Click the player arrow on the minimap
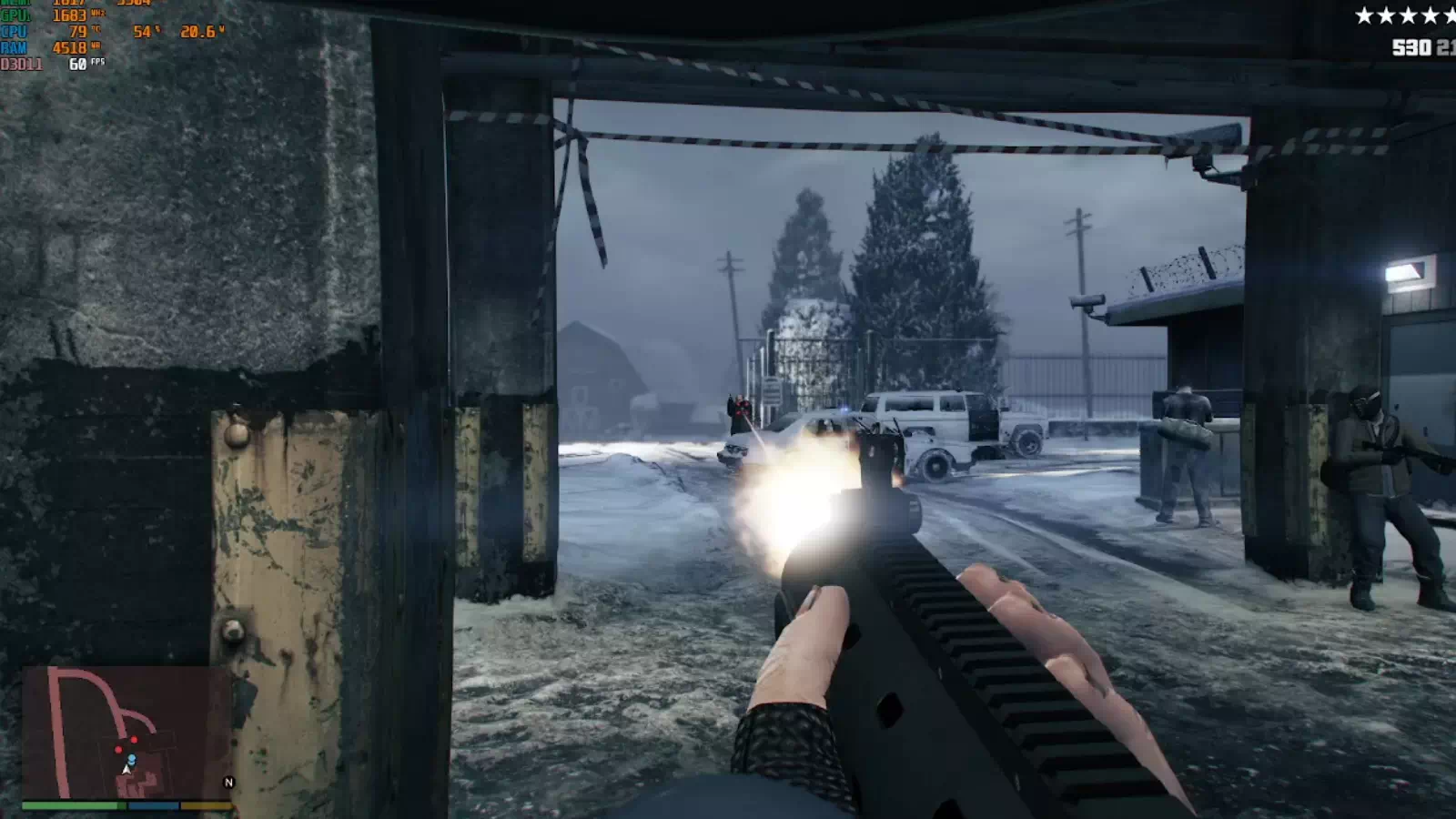Viewport: 1456px width, 819px height. coord(126,769)
